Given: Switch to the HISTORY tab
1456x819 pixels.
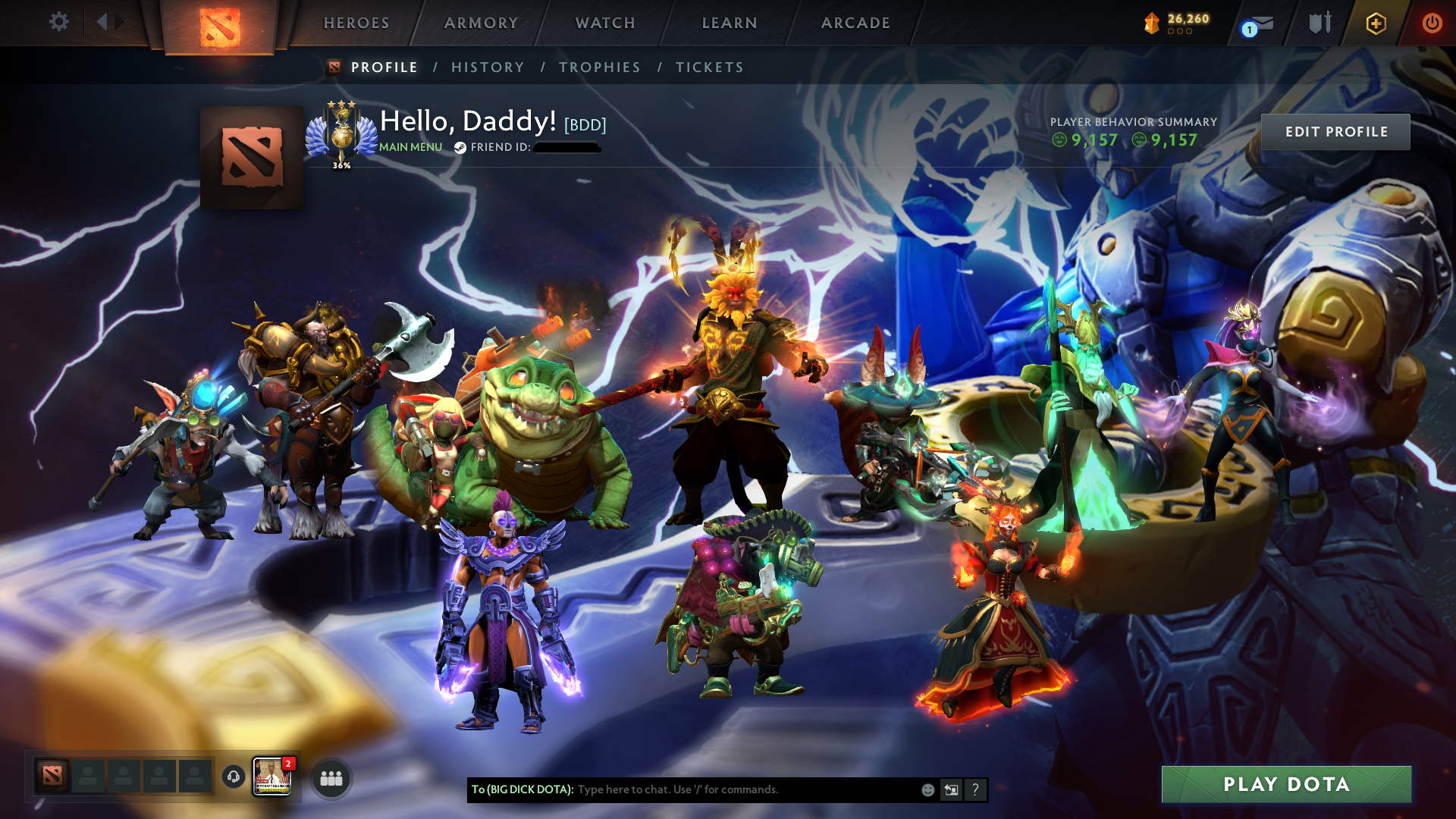Looking at the screenshot, I should (488, 67).
